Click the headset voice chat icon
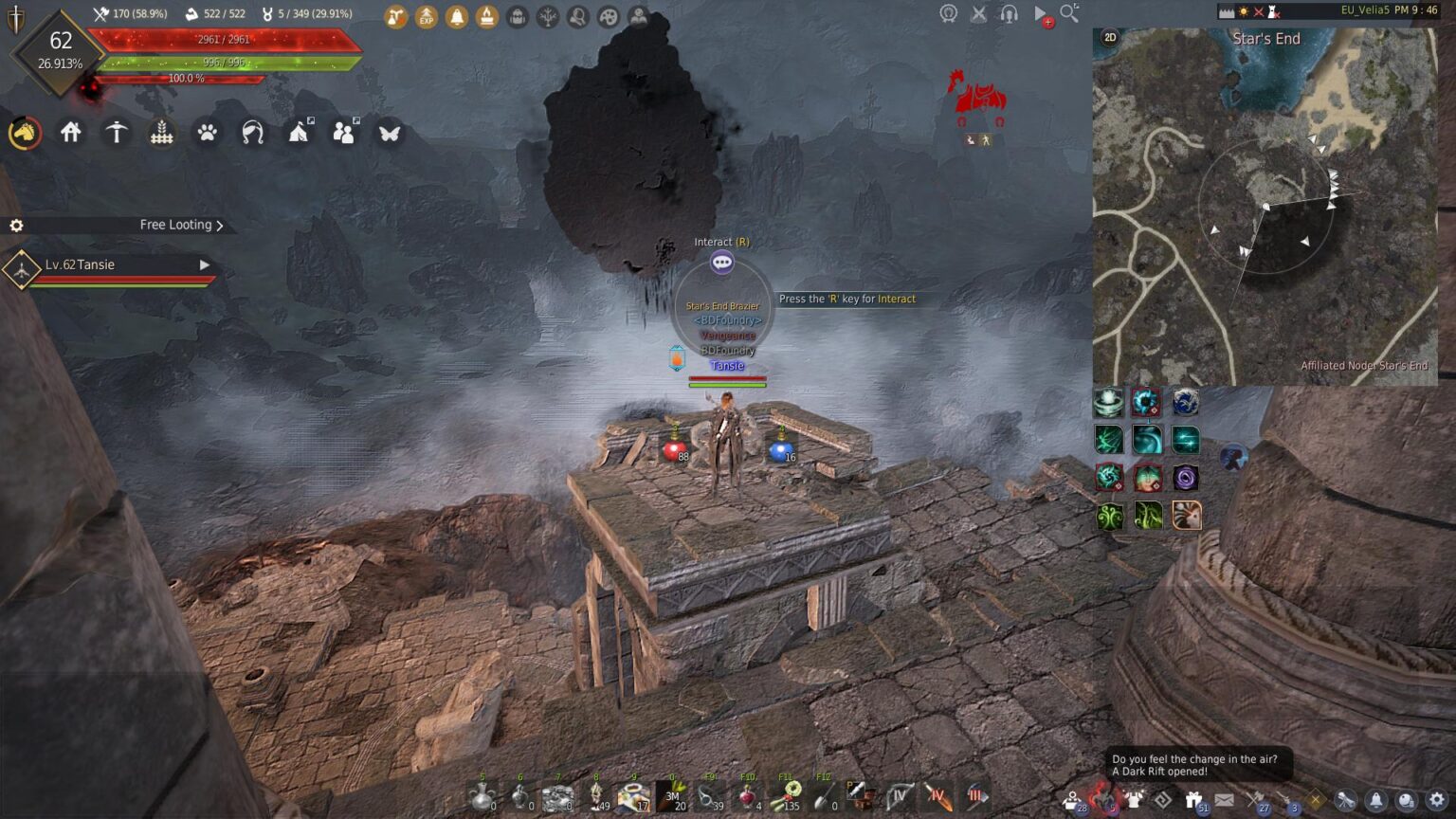Screen dimensions: 1456x819 point(1009,14)
